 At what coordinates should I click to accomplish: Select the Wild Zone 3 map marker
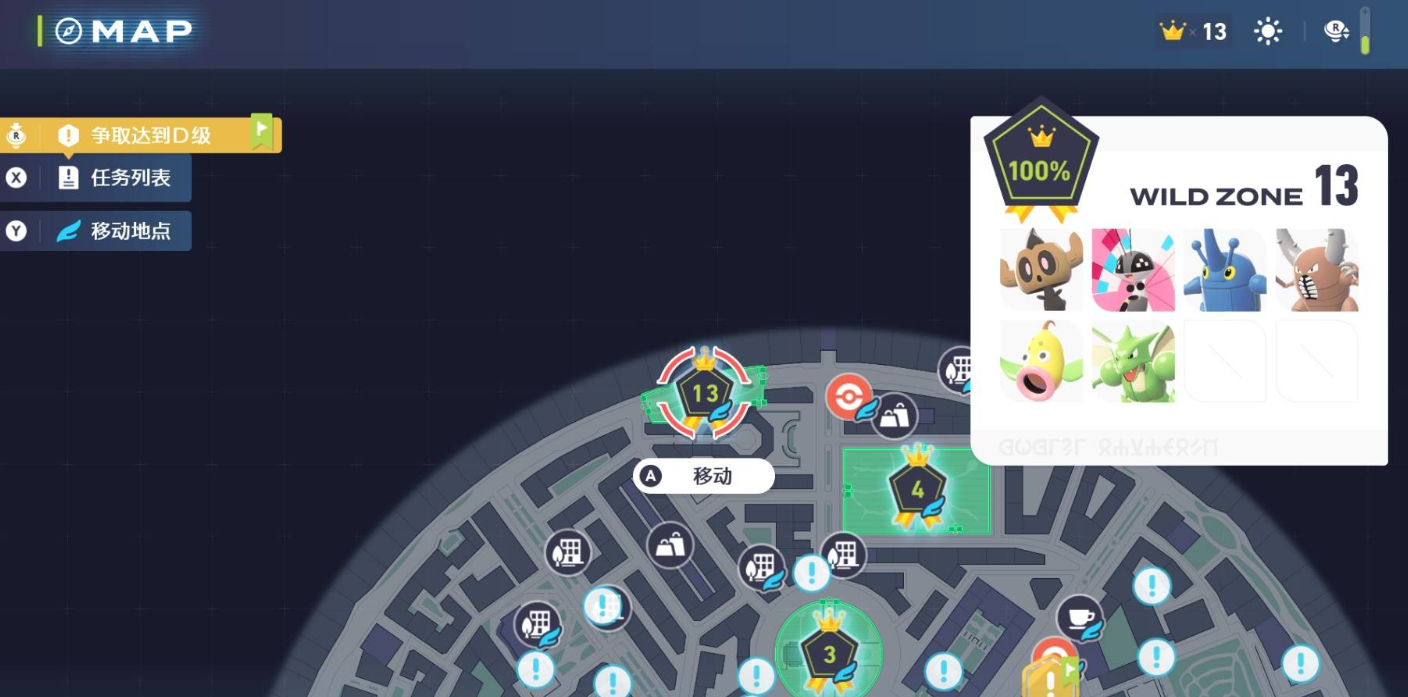point(829,654)
